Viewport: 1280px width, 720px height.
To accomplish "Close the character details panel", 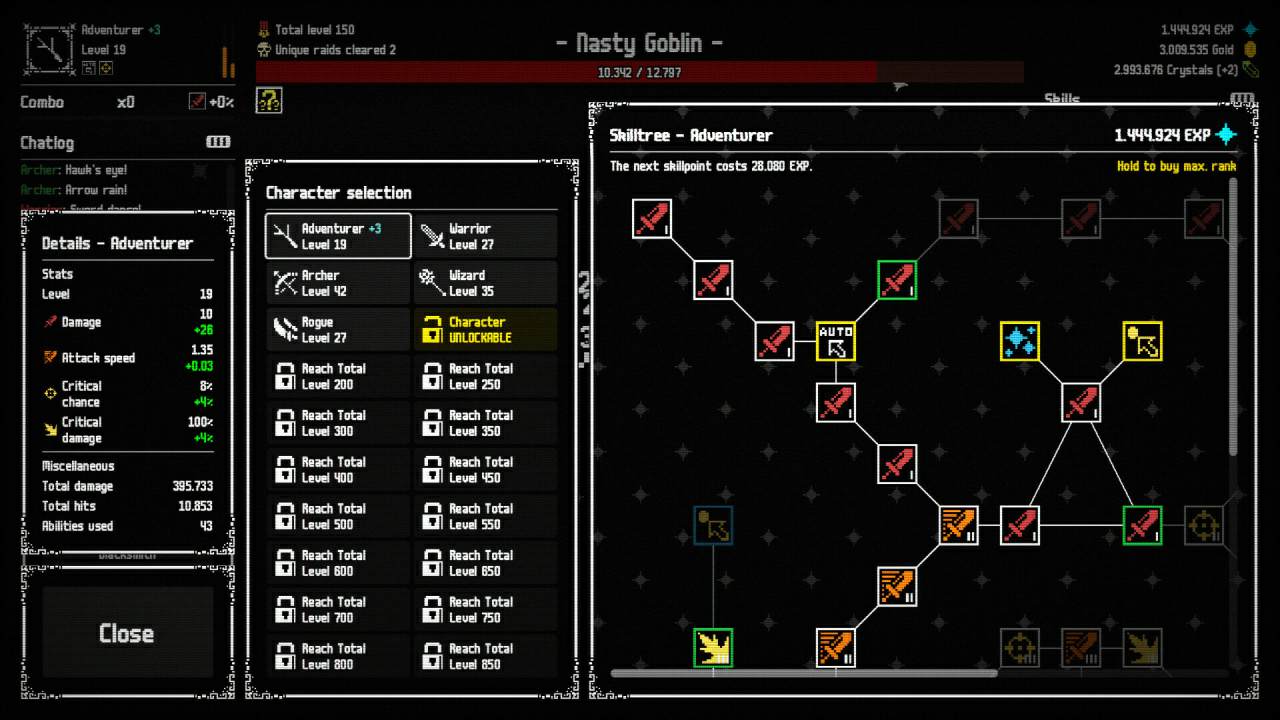I will point(126,633).
